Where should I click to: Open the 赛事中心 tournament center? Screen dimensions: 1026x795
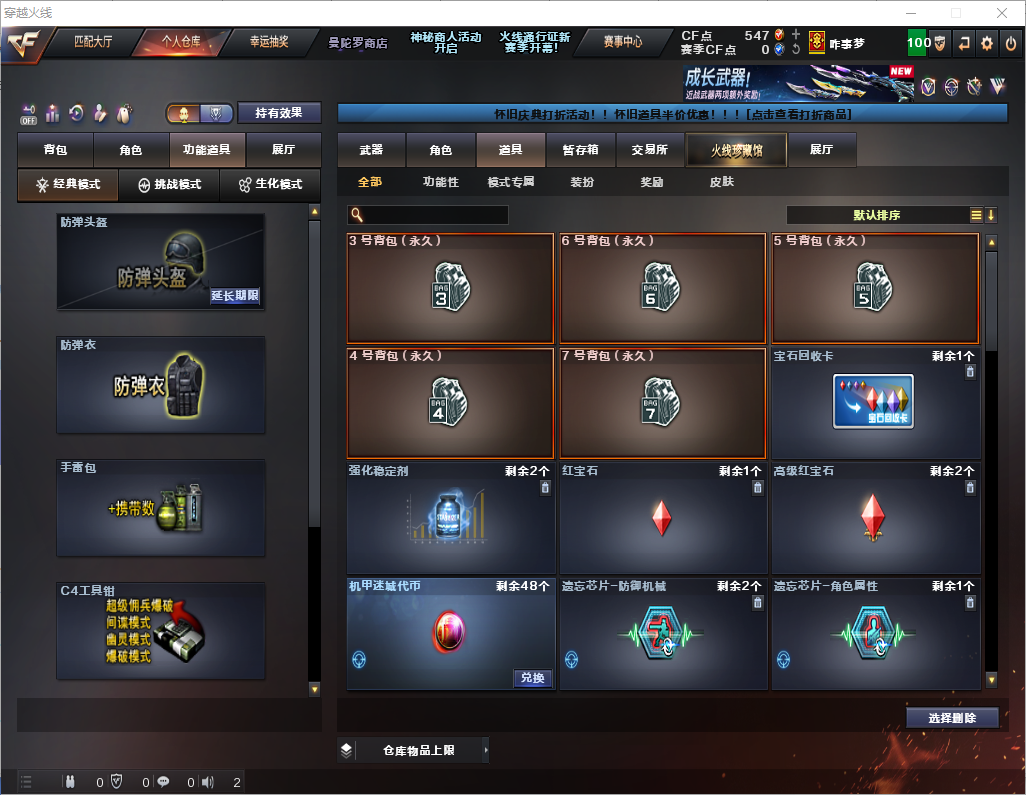pyautogui.click(x=622, y=42)
